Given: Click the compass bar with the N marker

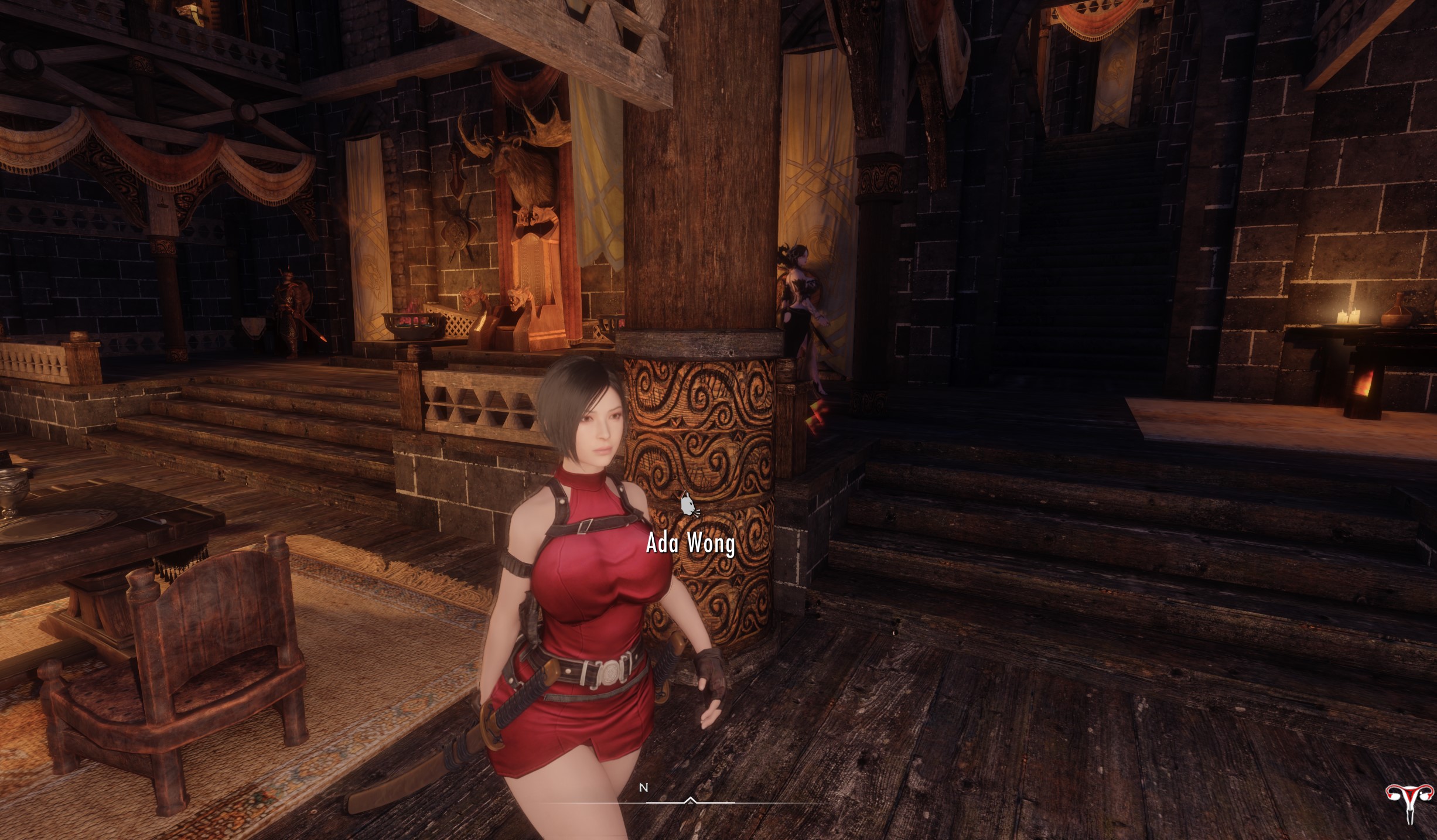Looking at the screenshot, I should pos(690,801).
